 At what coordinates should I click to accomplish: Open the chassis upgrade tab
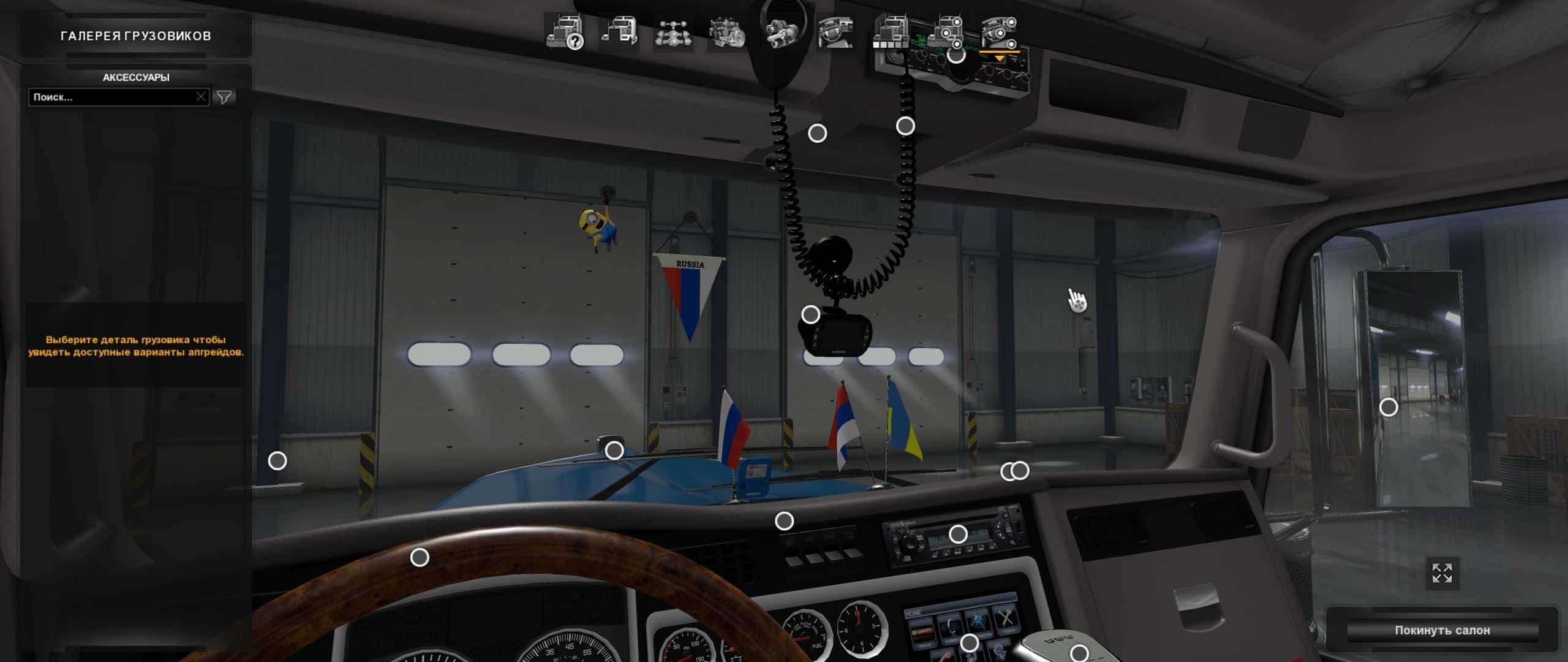[673, 32]
